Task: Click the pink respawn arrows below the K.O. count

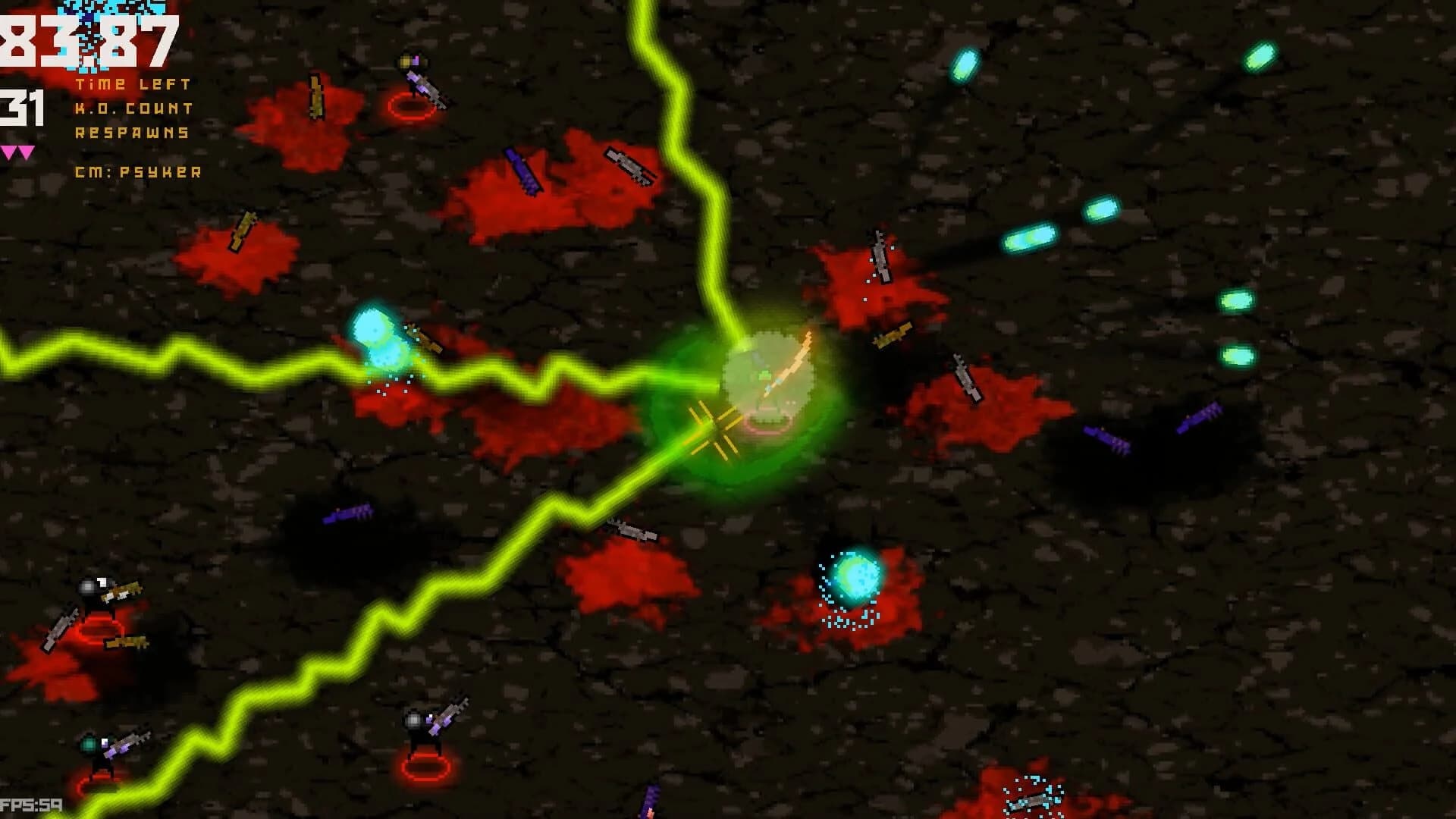Action: (19, 152)
